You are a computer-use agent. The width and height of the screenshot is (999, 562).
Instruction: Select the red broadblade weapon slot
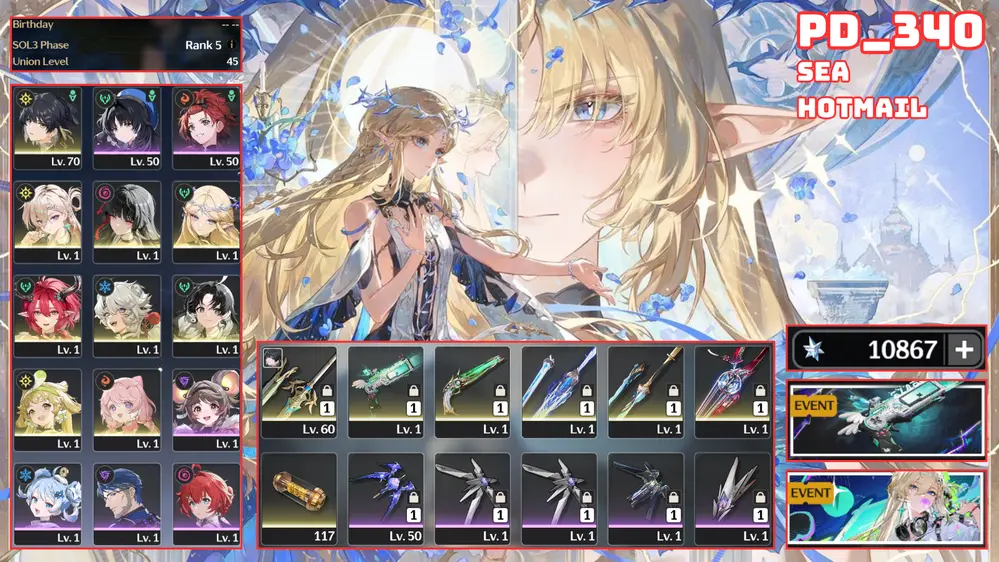click(732, 391)
